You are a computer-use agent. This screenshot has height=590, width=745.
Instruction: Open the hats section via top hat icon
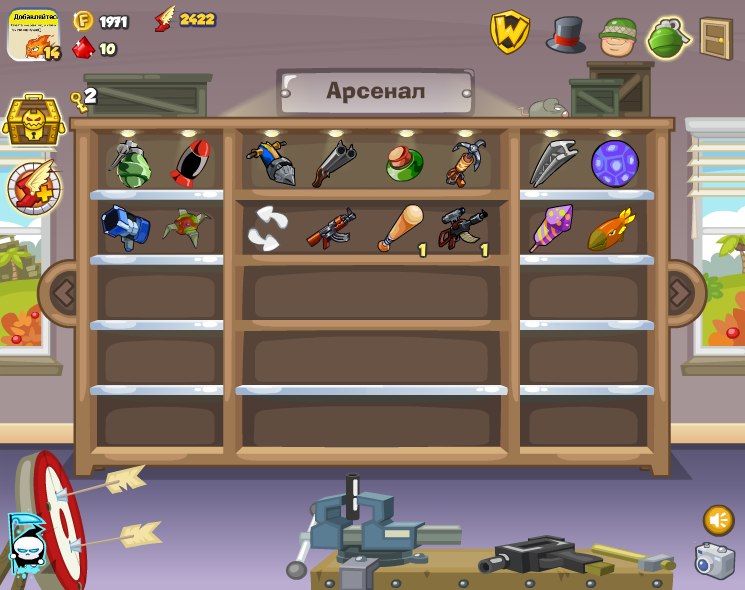pos(565,36)
